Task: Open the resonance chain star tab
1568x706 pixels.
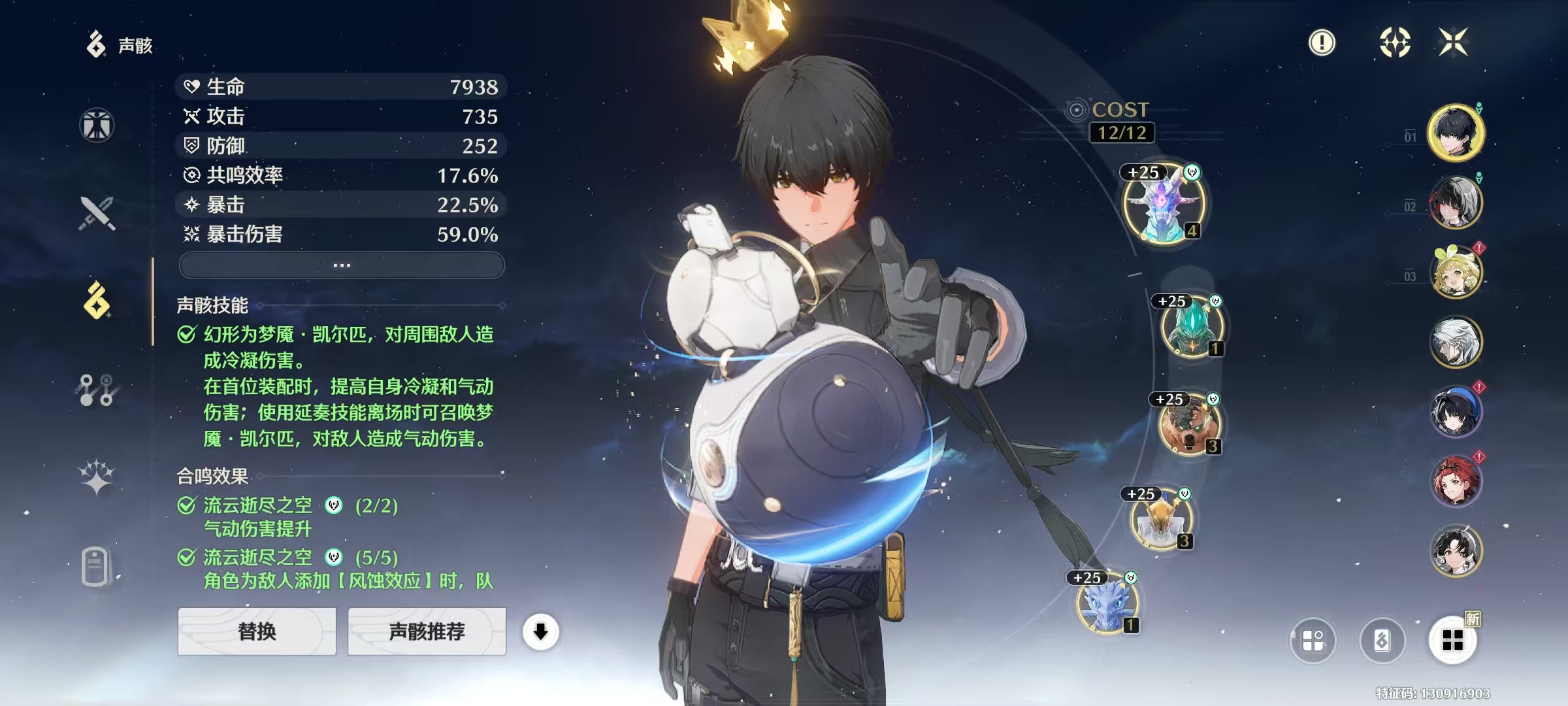Action: coord(97,476)
